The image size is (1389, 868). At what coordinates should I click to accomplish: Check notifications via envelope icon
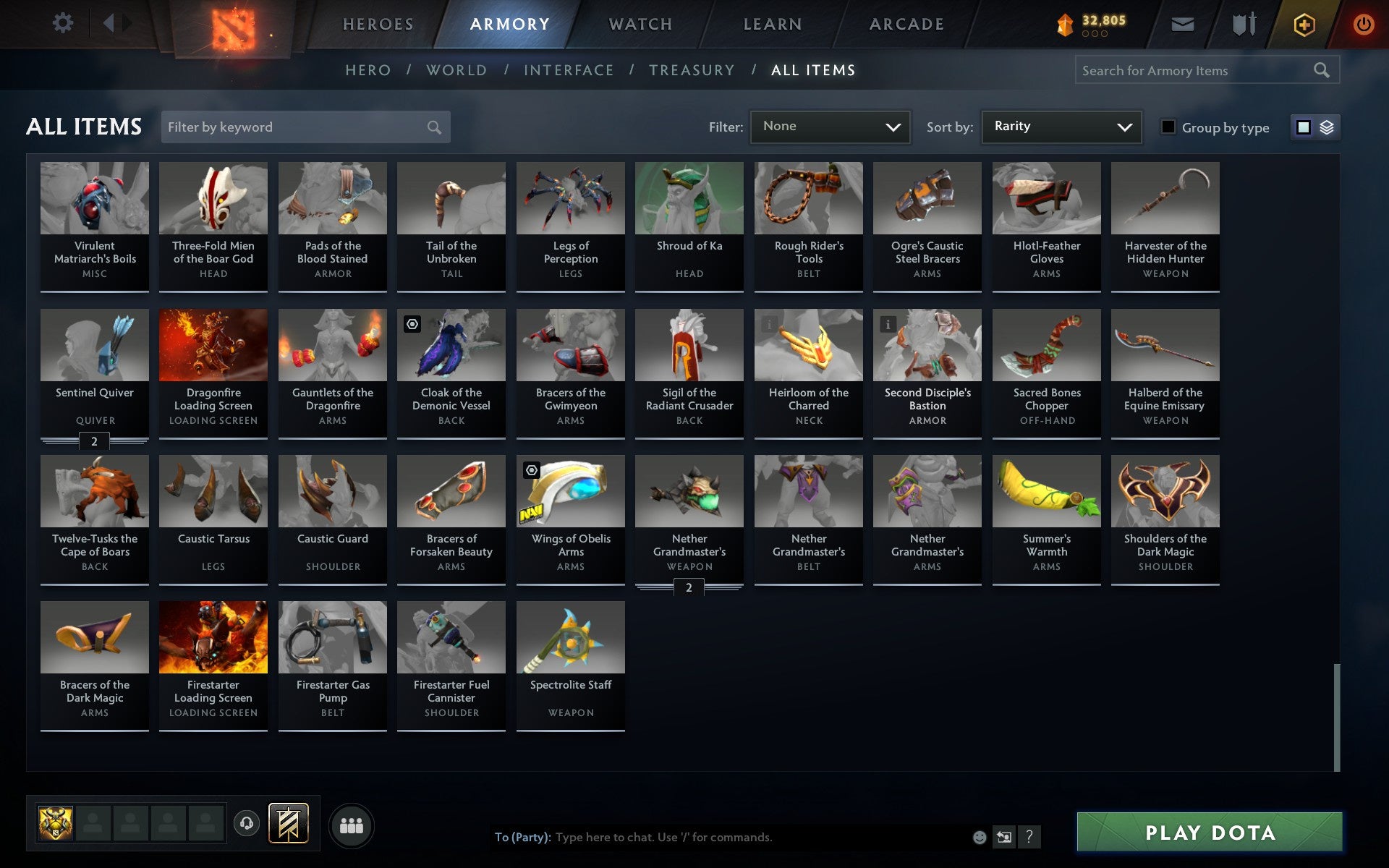1182,24
